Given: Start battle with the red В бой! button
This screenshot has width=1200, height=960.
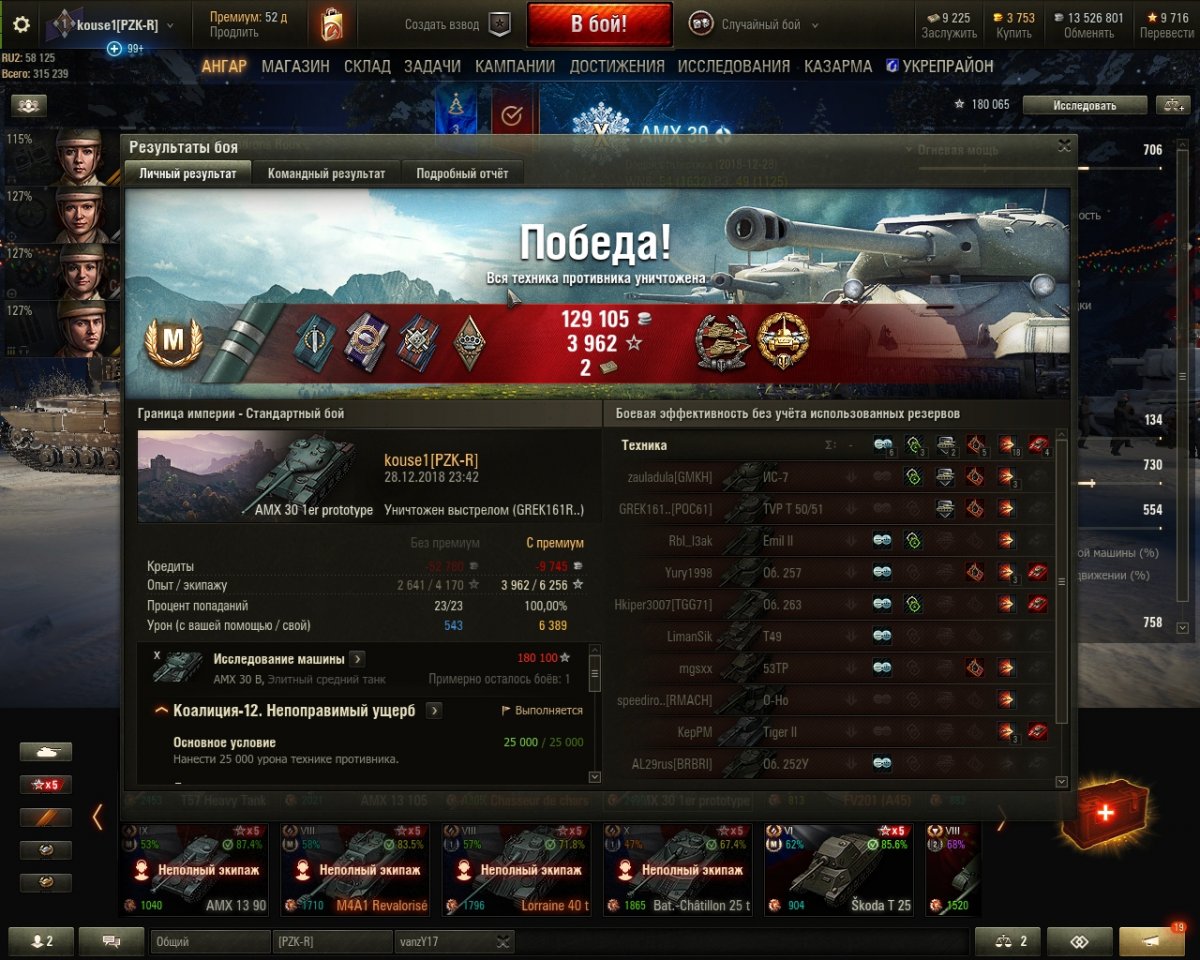Looking at the screenshot, I should pos(599,24).
